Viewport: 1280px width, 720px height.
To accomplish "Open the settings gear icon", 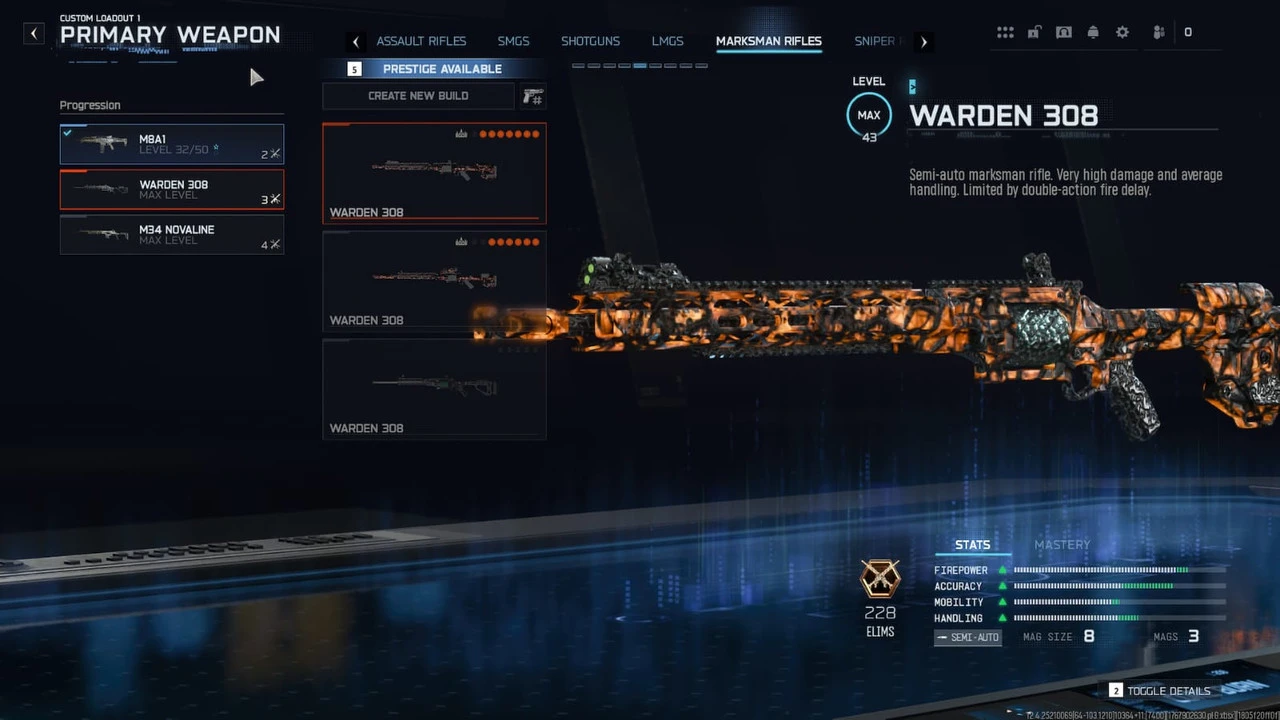I will (1122, 31).
